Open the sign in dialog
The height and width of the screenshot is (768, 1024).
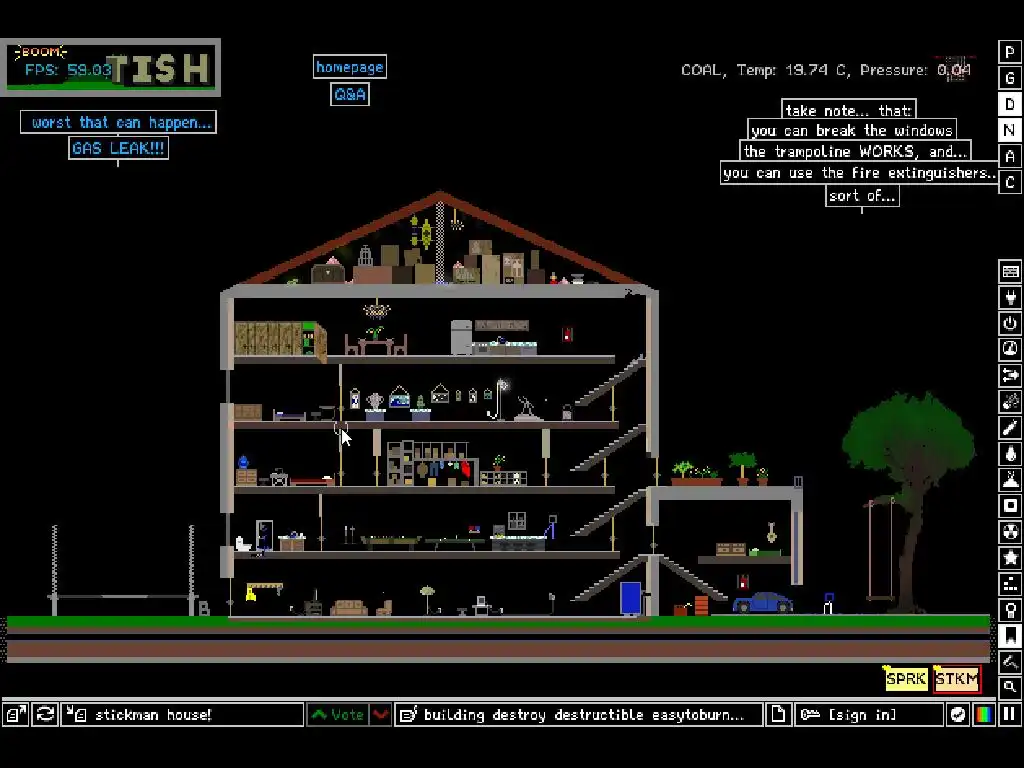point(869,714)
